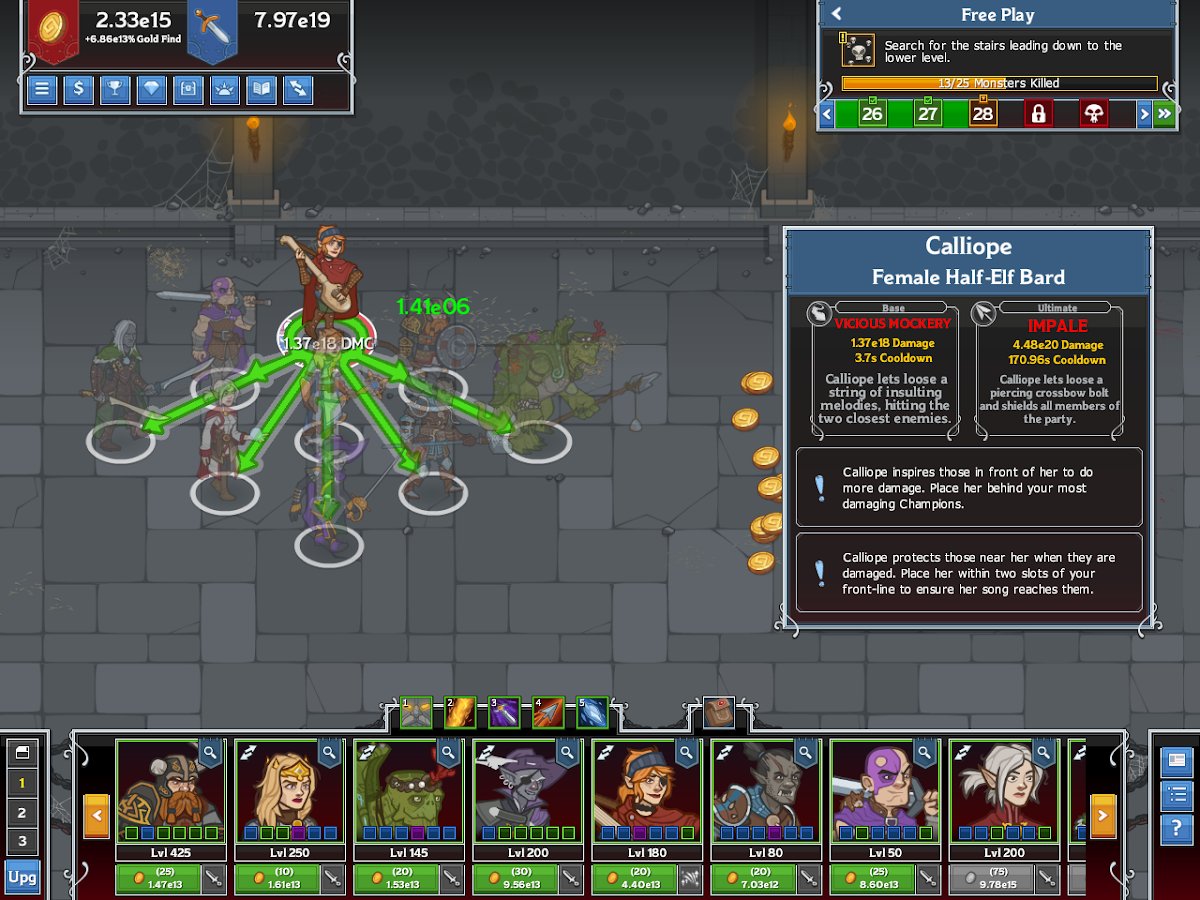Select area 27 in the level tracker
The image size is (1200, 900).
928,114
